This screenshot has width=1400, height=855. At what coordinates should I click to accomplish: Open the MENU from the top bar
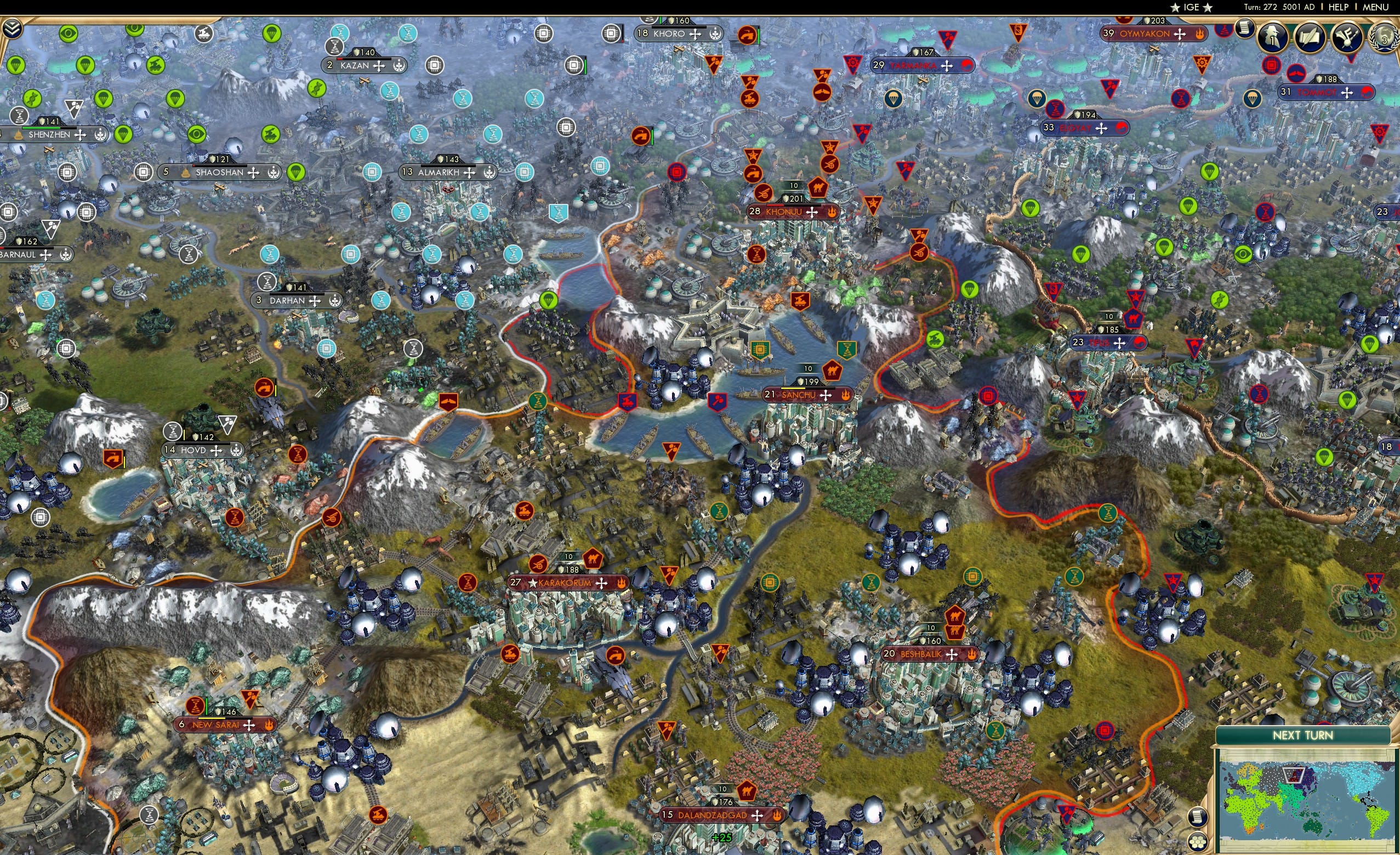click(x=1375, y=7)
